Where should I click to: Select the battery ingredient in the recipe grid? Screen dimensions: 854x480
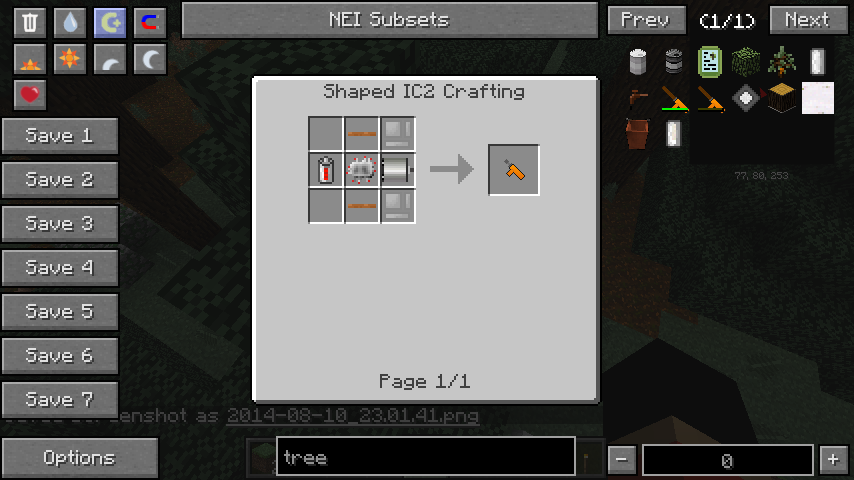point(326,171)
